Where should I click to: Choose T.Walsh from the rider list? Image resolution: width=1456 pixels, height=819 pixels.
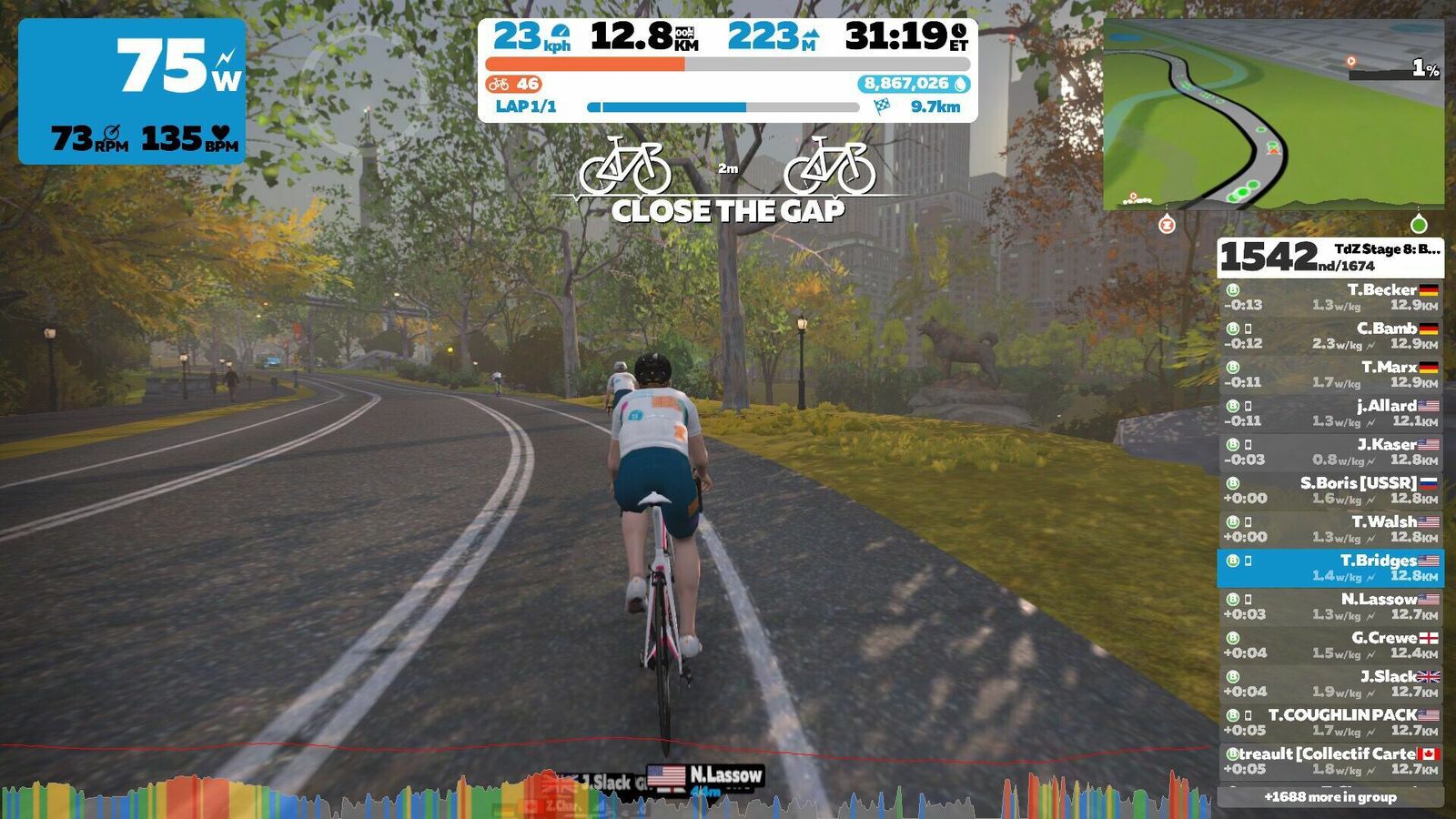coord(1330,530)
